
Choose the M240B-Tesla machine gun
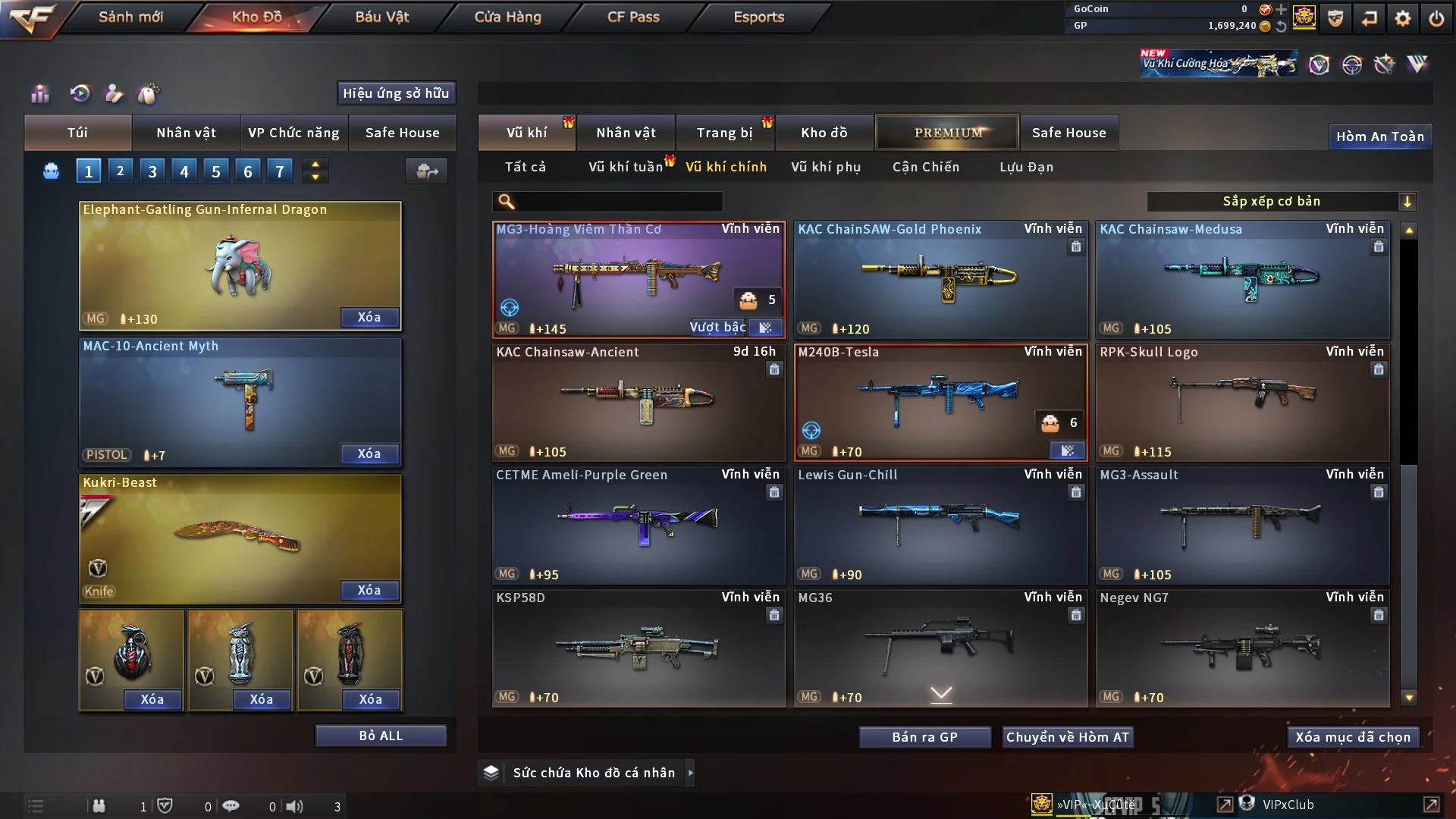pyautogui.click(x=940, y=402)
